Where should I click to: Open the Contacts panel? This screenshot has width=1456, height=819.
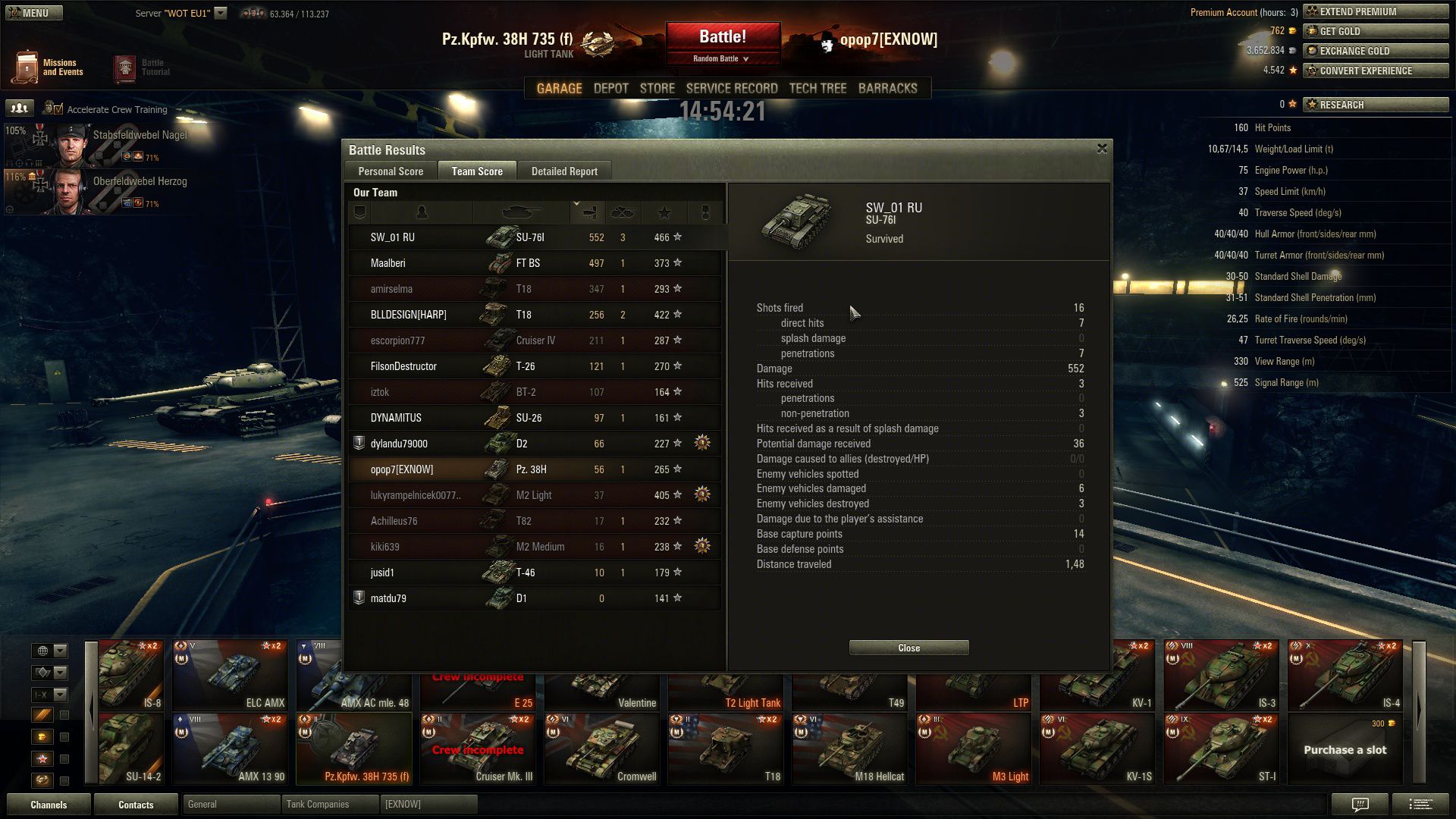click(136, 805)
